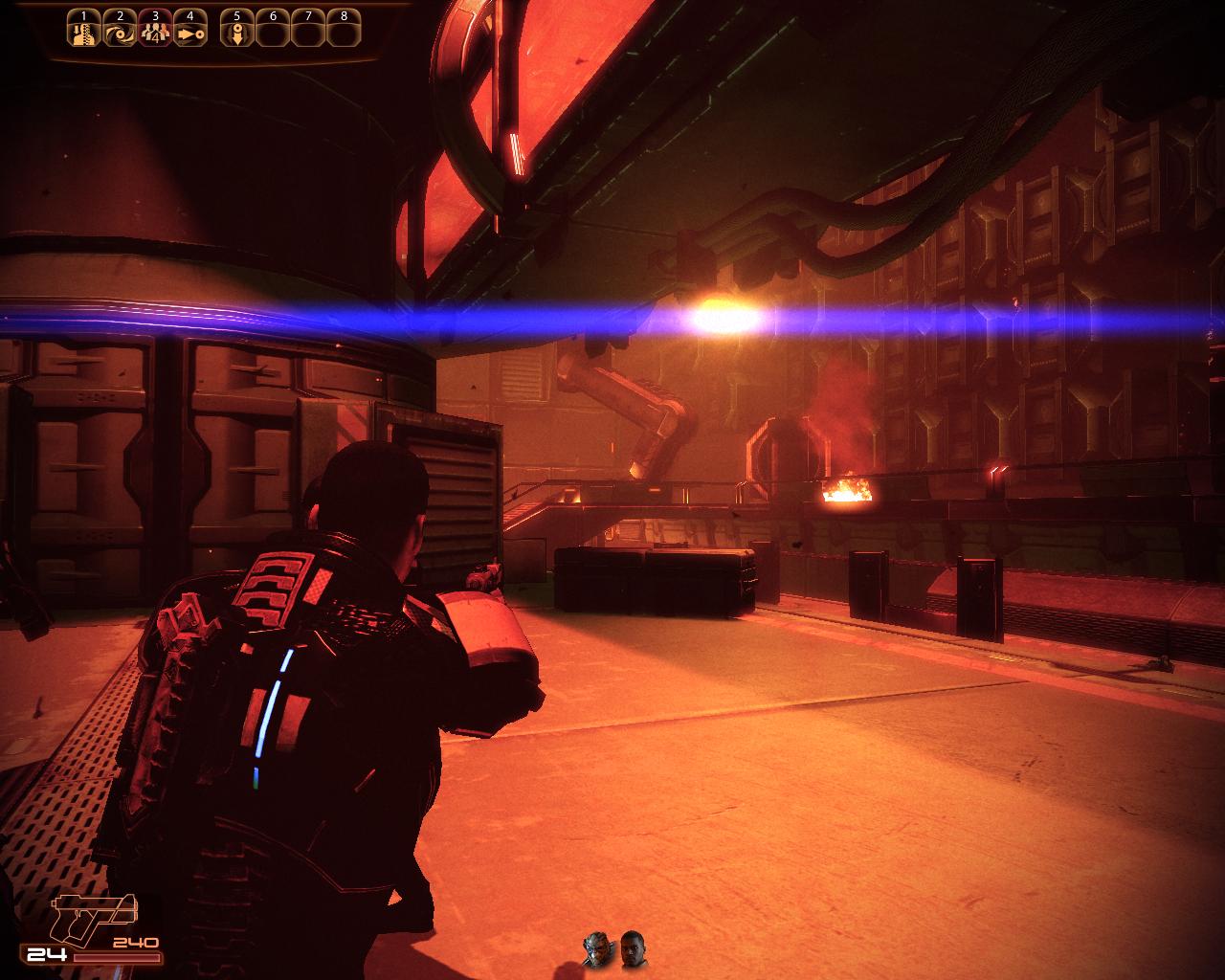The height and width of the screenshot is (980, 1225).
Task: Activate the spine figure ability in slot 1
Action: (83, 33)
